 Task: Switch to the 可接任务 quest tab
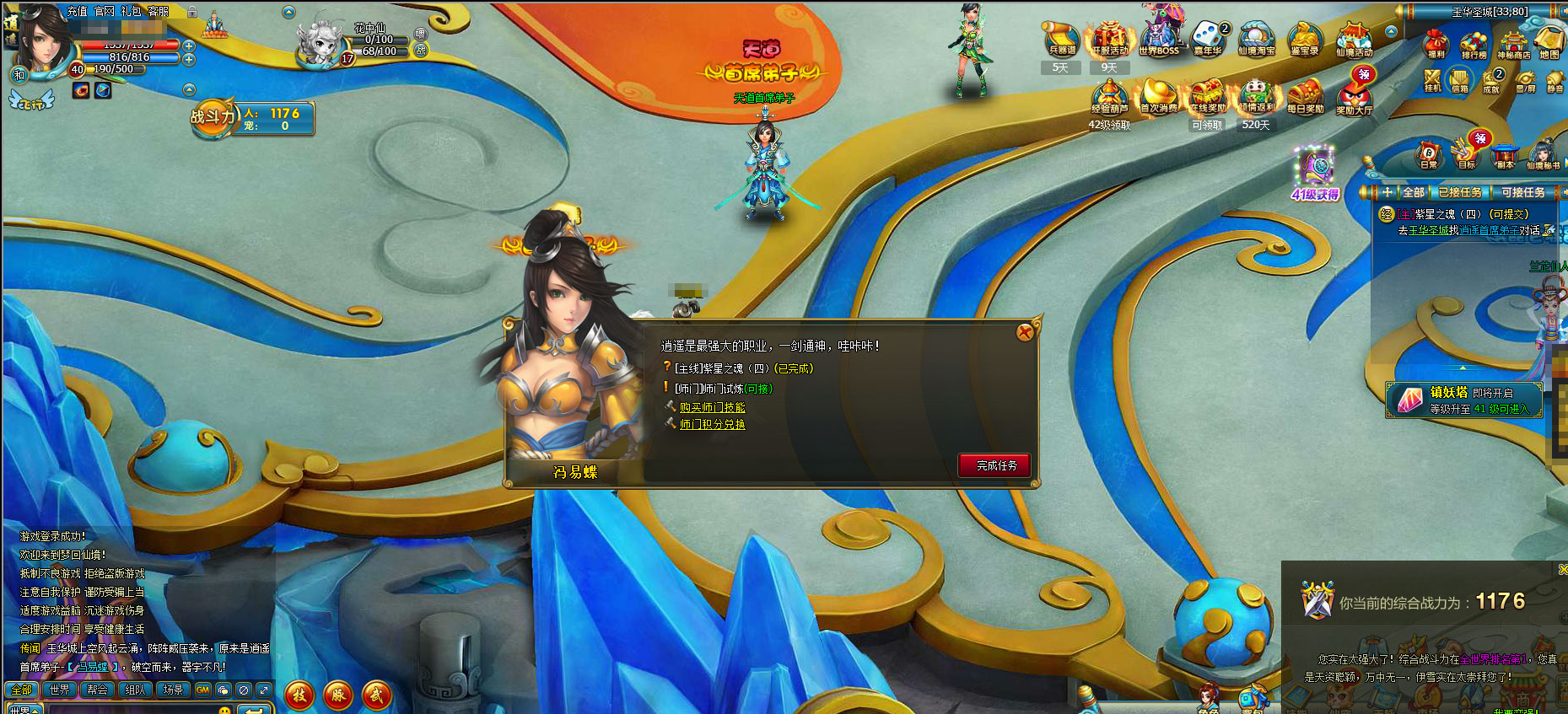tap(1522, 192)
